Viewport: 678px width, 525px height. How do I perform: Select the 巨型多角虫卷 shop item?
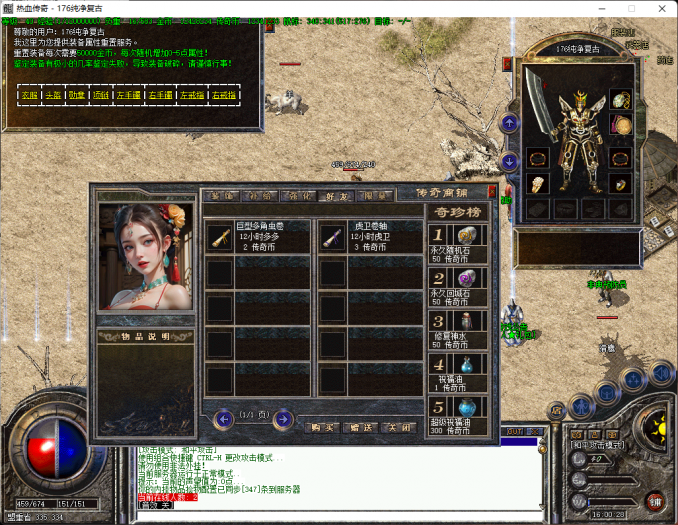(x=258, y=236)
